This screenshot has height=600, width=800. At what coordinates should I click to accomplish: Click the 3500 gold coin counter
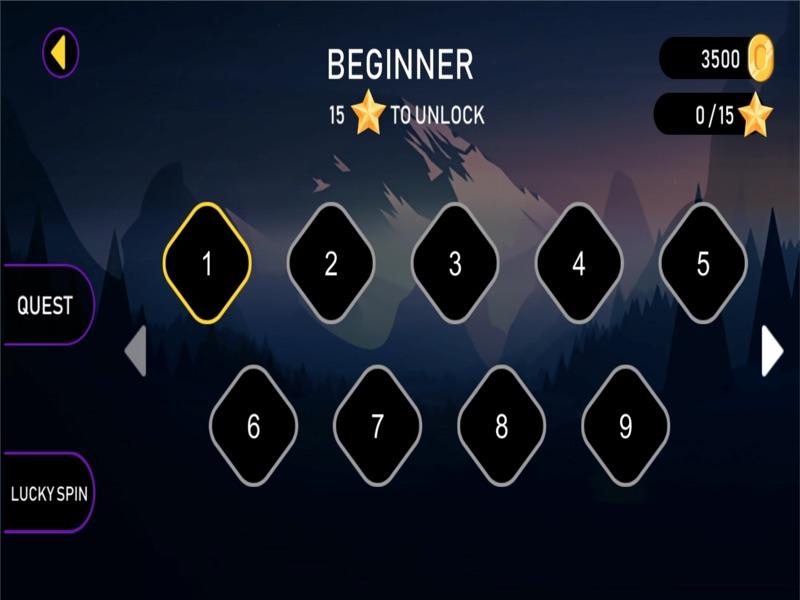[717, 59]
